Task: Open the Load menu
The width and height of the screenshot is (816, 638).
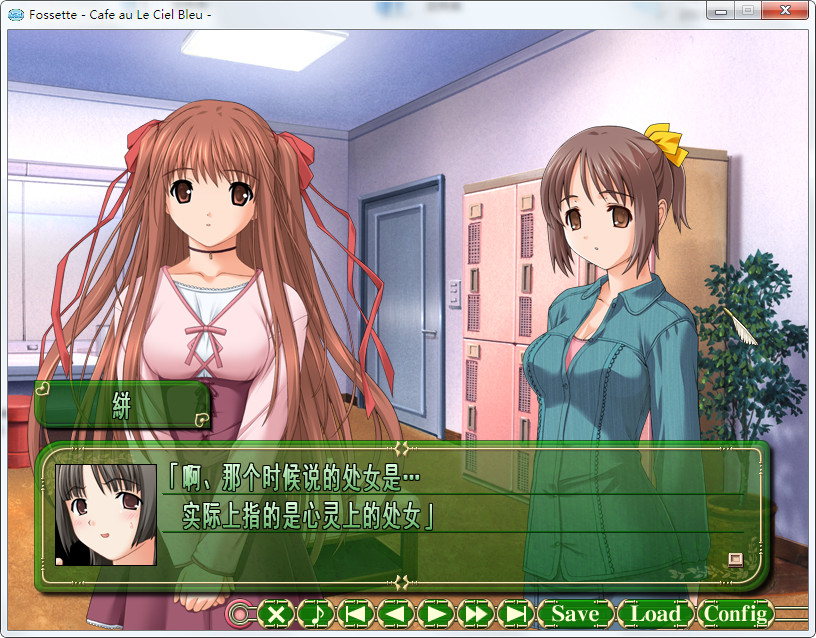Action: (655, 613)
